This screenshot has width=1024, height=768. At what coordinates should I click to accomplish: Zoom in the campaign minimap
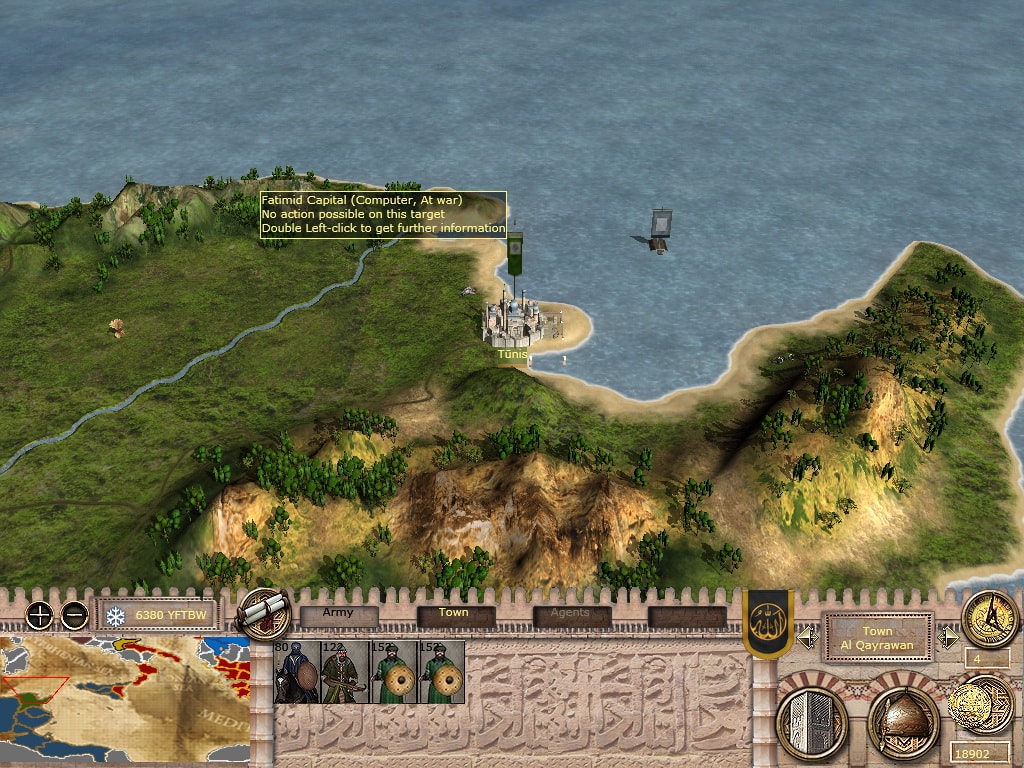click(x=39, y=615)
